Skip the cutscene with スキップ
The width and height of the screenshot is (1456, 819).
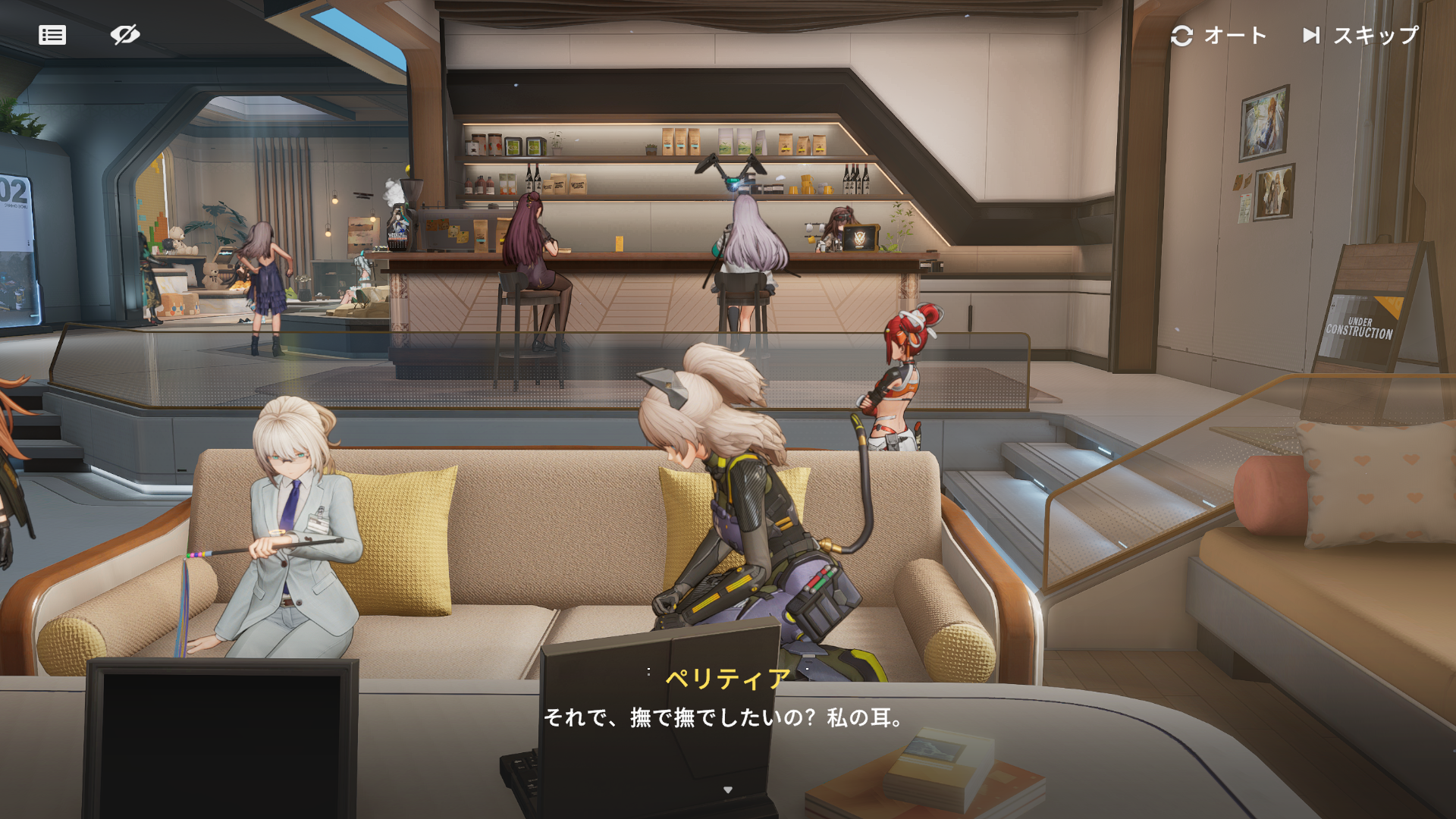[1360, 36]
